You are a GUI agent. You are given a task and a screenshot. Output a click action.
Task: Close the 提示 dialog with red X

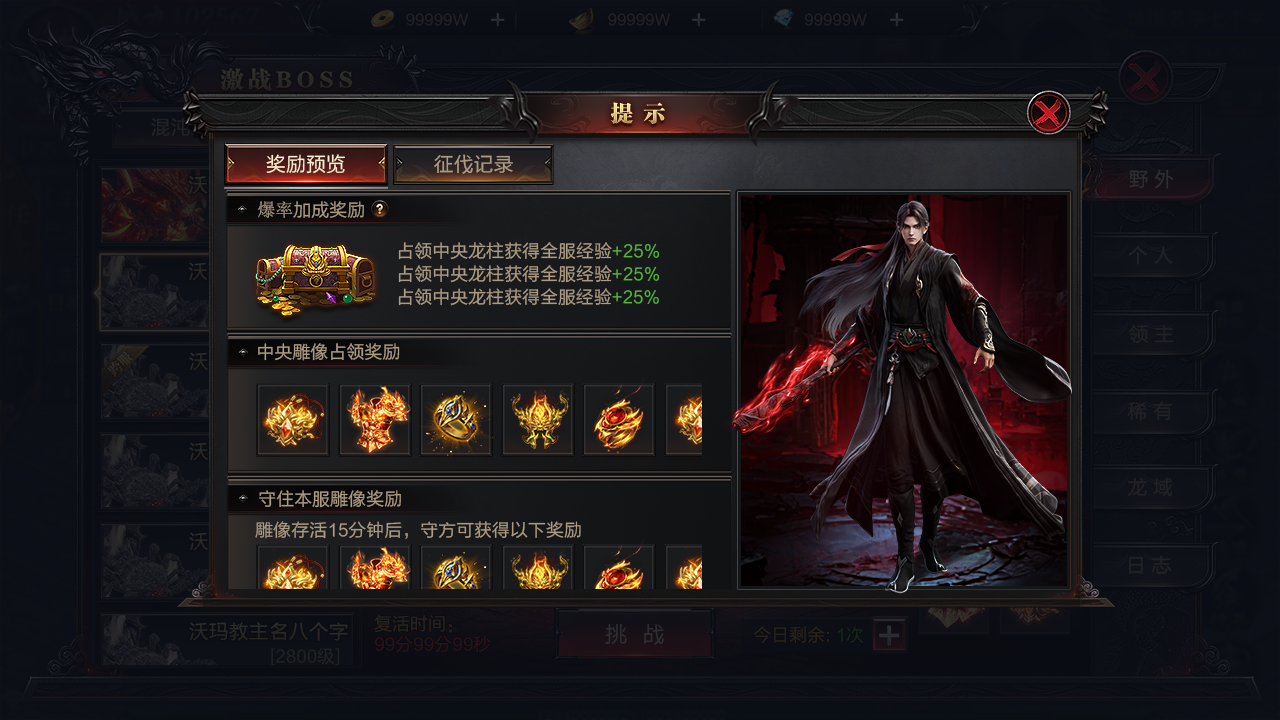[1048, 113]
